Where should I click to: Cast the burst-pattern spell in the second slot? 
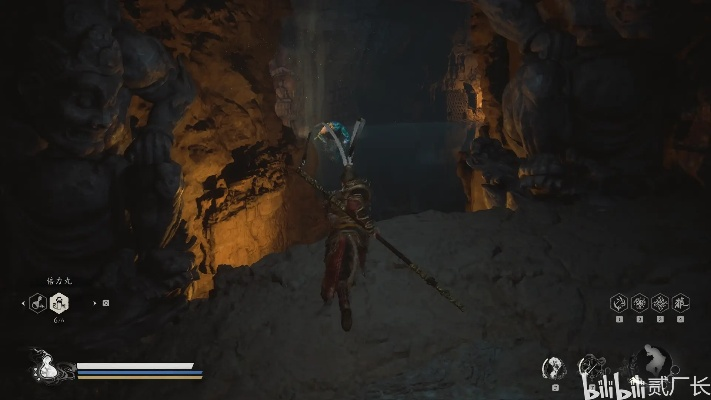[x=639, y=301]
